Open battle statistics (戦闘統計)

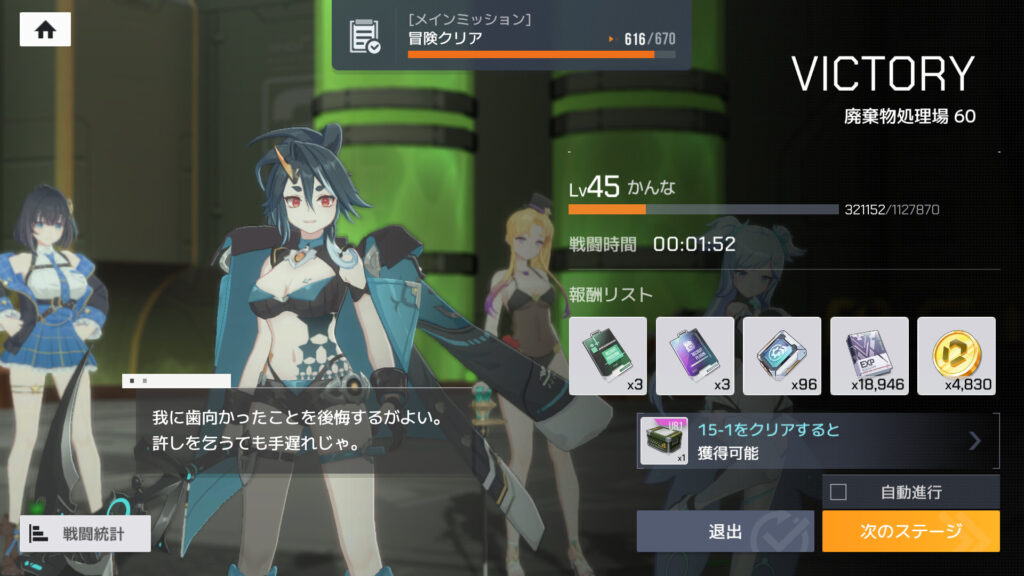pos(85,534)
